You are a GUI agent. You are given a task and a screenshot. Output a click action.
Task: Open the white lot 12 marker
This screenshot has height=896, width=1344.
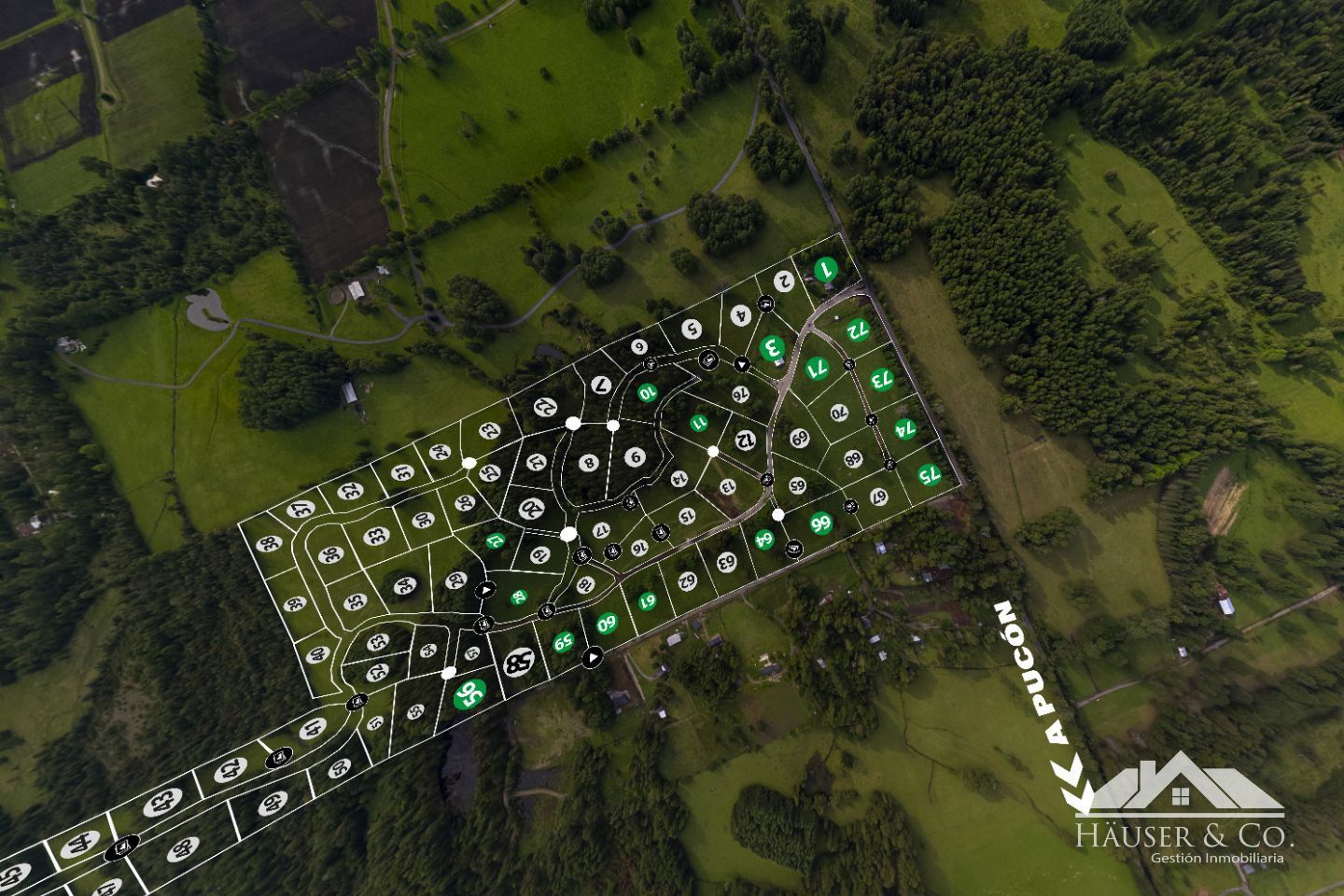[x=746, y=439]
